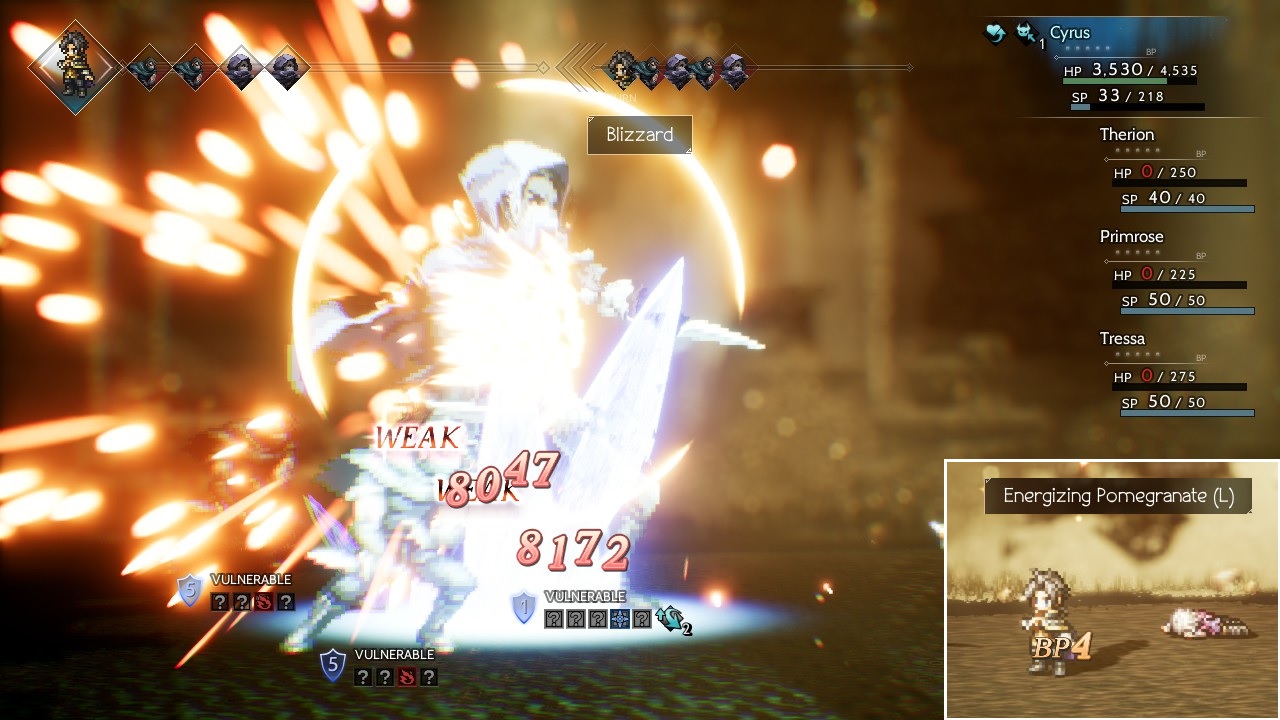1280x720 pixels.
Task: Choose Therion's party status entry
Action: pyautogui.click(x=1127, y=135)
